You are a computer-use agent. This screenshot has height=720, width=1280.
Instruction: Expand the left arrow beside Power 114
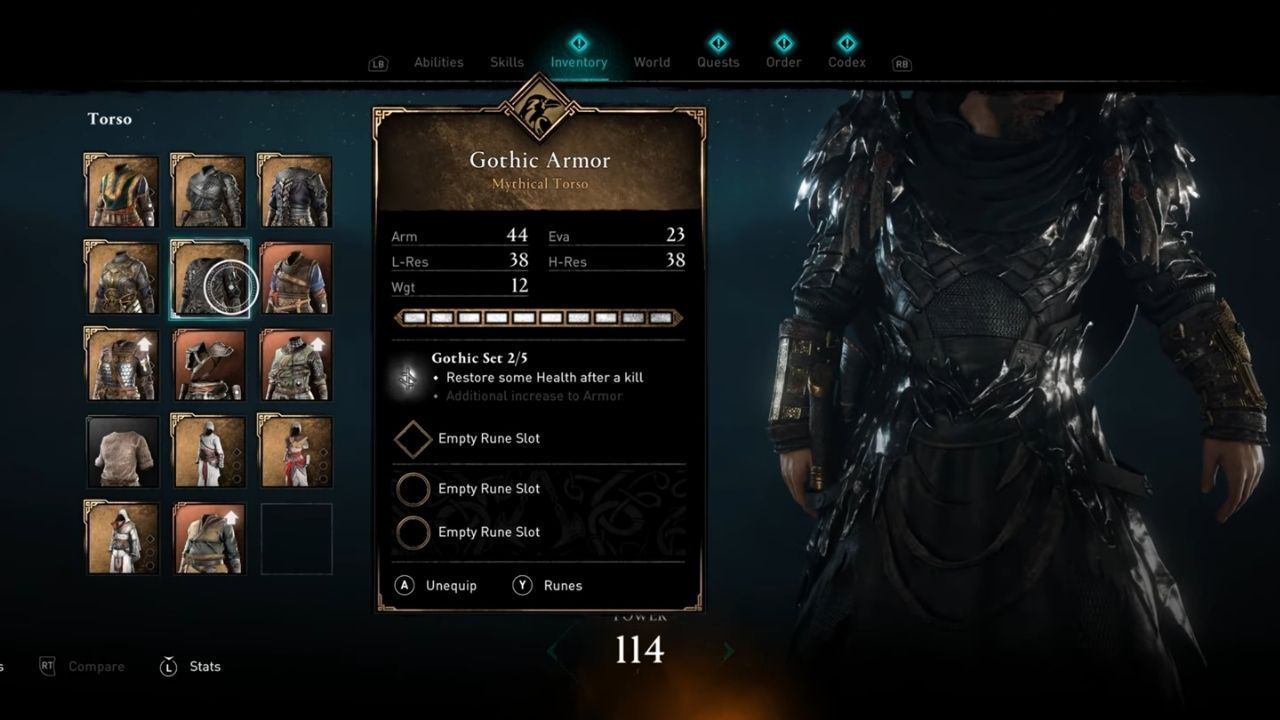(x=553, y=650)
